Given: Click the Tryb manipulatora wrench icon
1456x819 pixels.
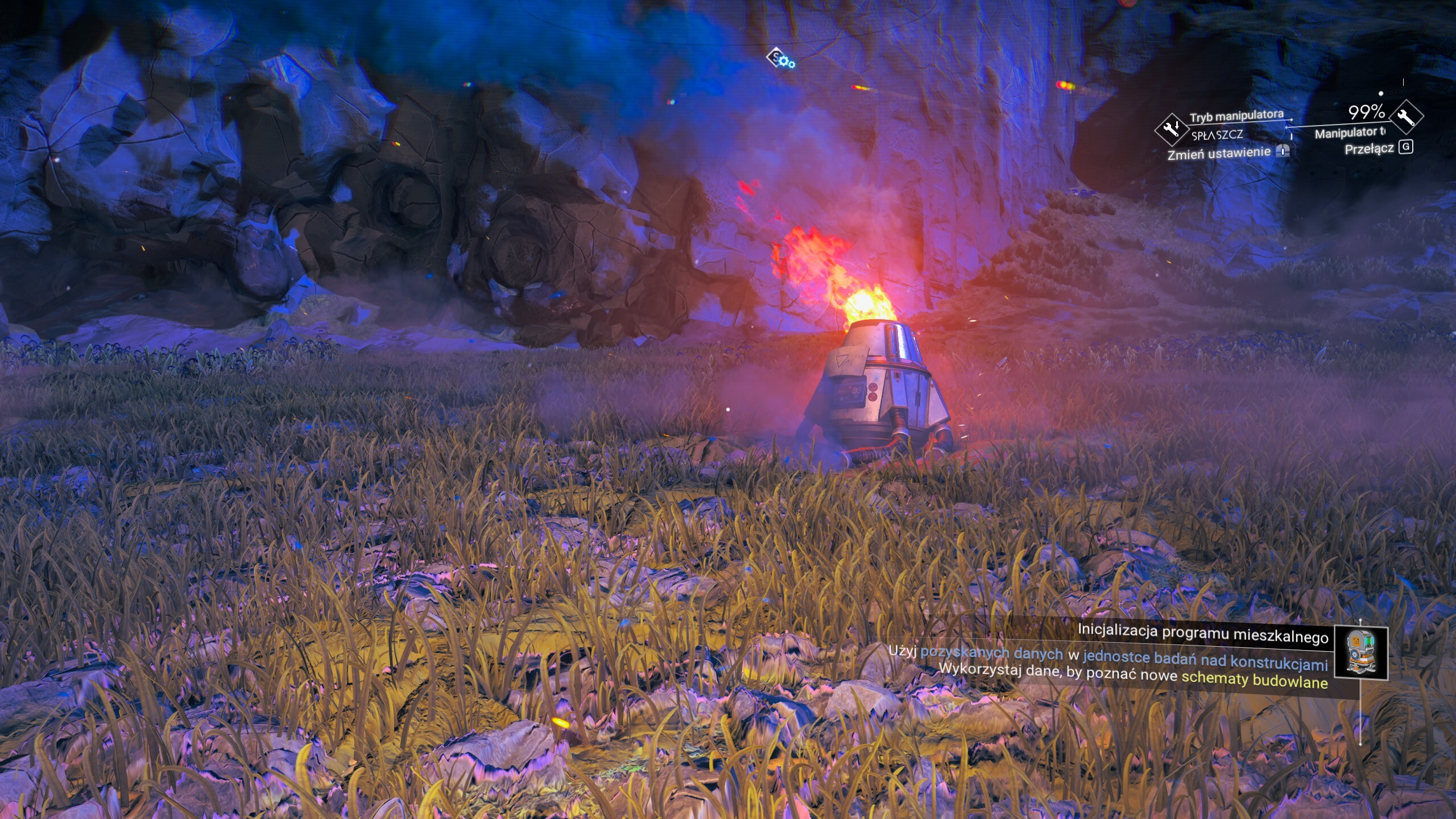Looking at the screenshot, I should [1172, 130].
